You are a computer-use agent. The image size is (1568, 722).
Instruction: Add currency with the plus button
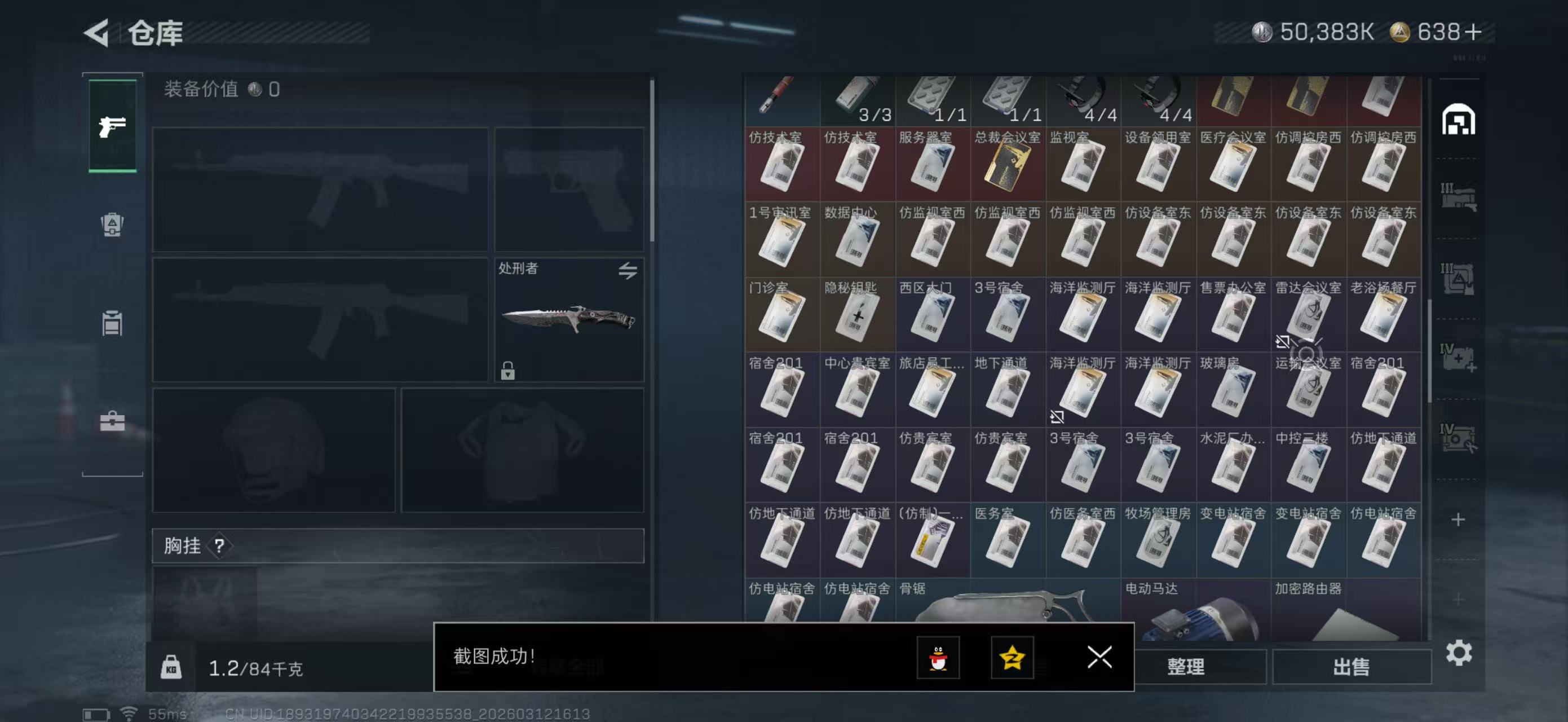pos(1473,32)
